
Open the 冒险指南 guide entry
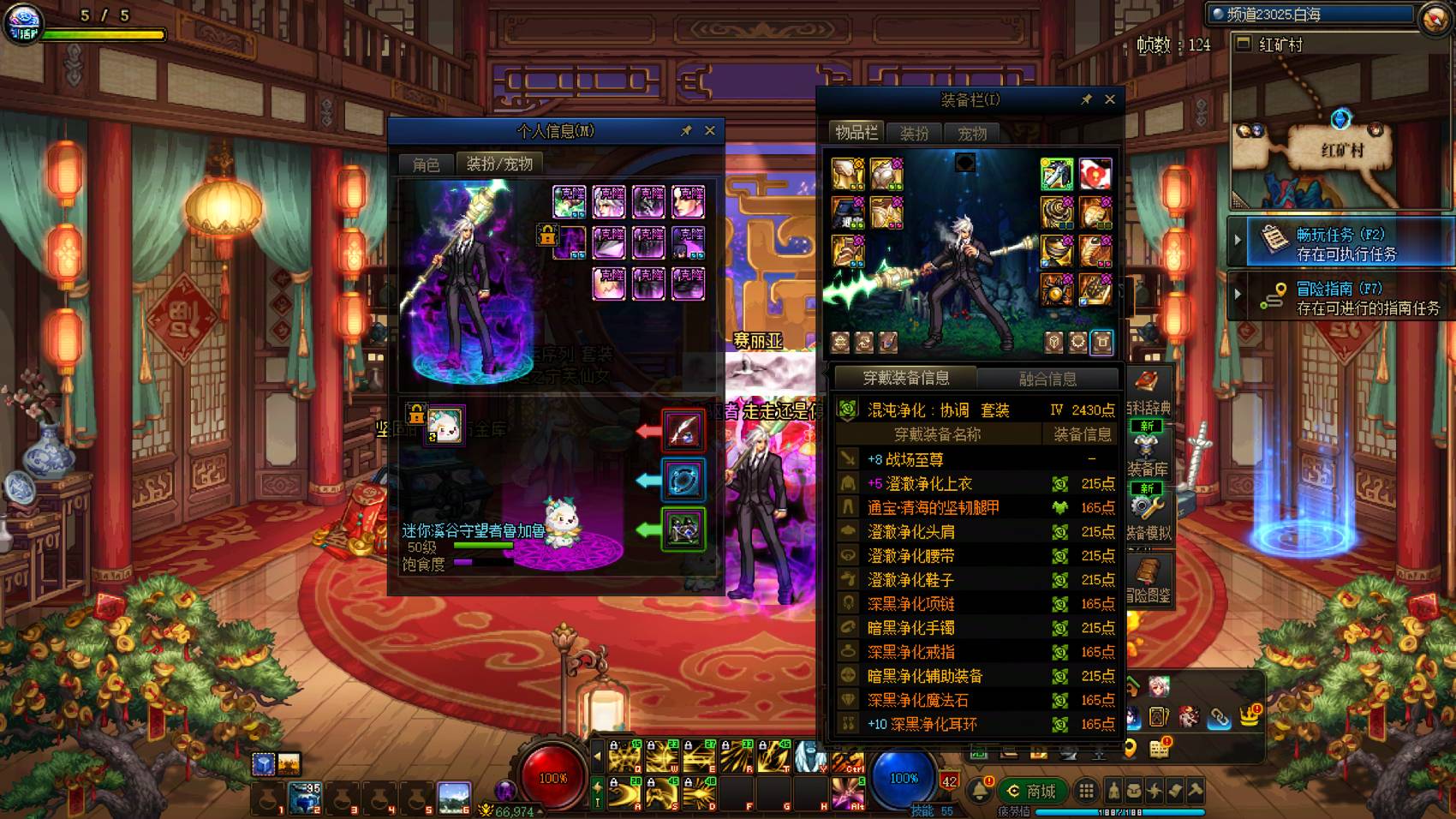pos(1346,297)
